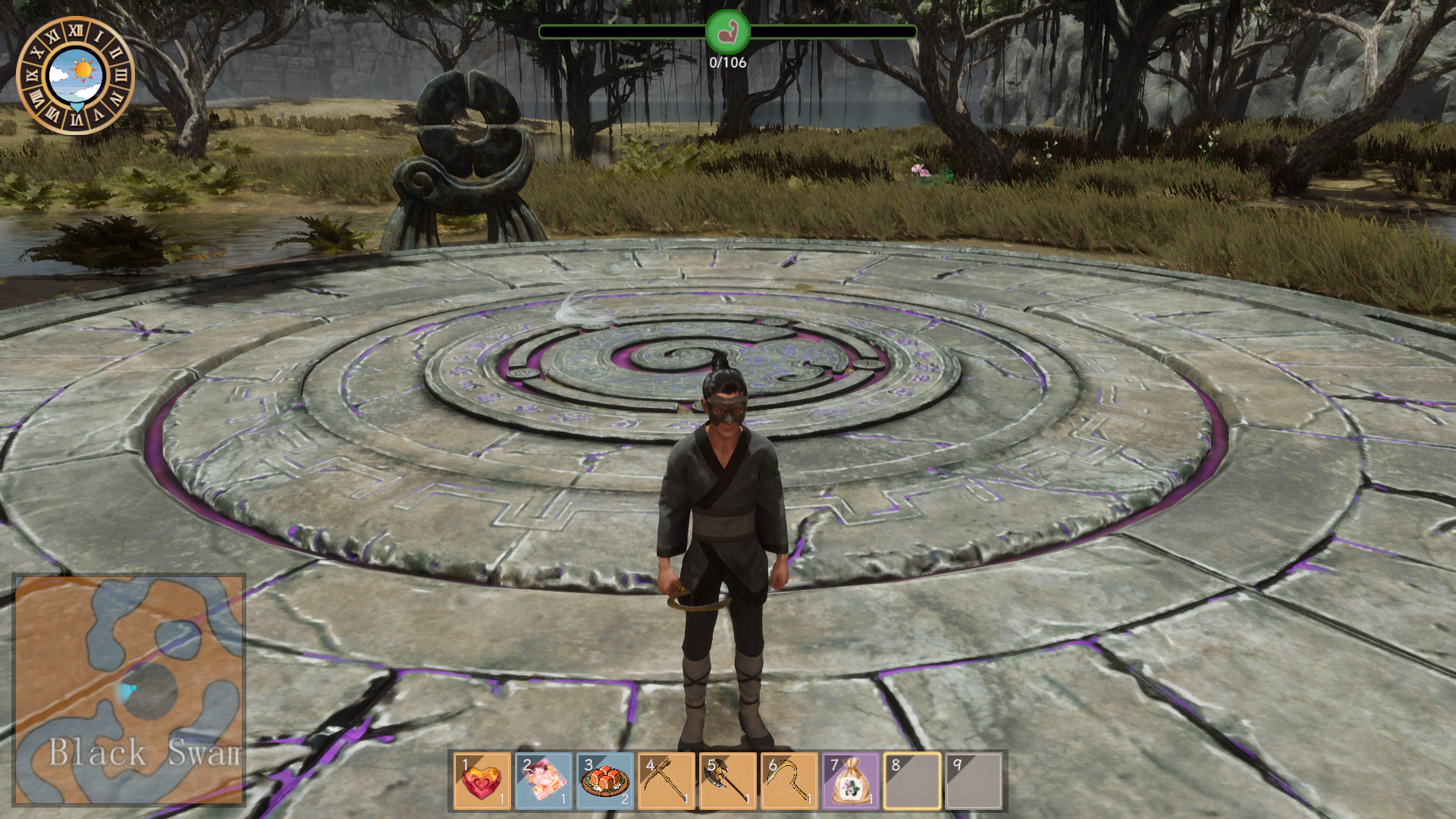Equip the pickaxe from the hotbar
The image size is (1456, 819).
[667, 781]
